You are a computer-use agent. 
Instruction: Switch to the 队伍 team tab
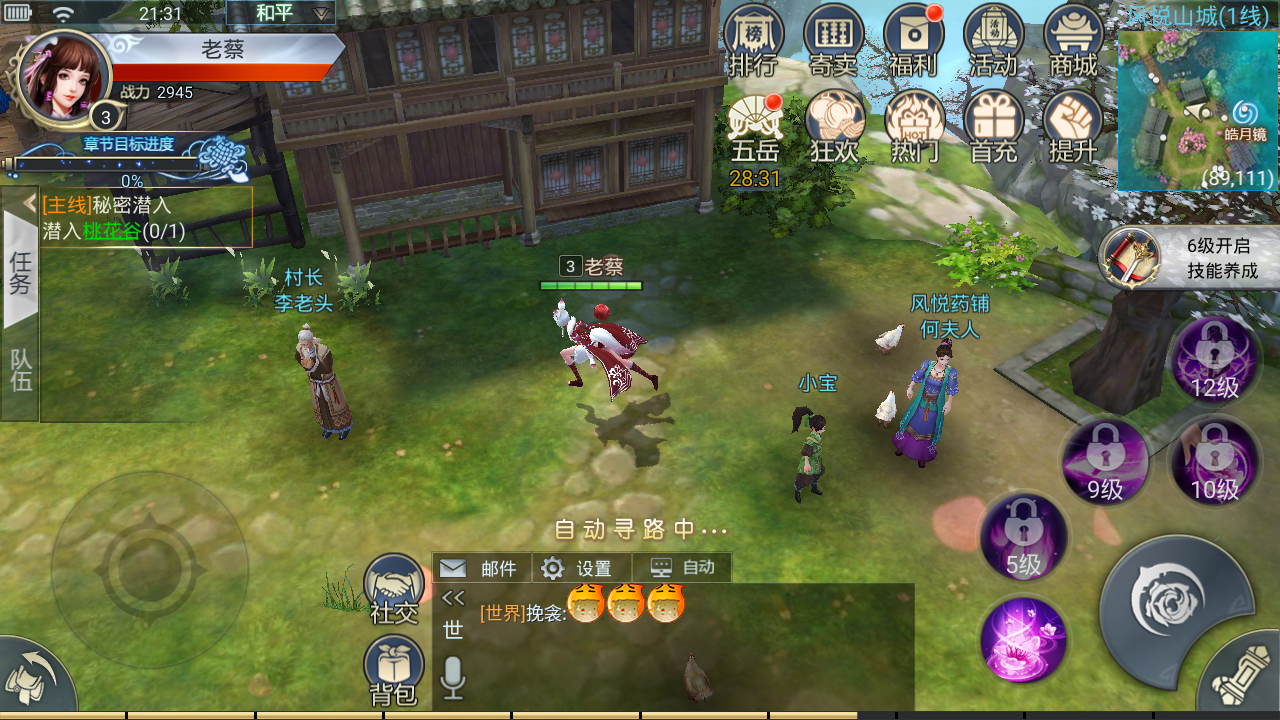click(x=21, y=368)
